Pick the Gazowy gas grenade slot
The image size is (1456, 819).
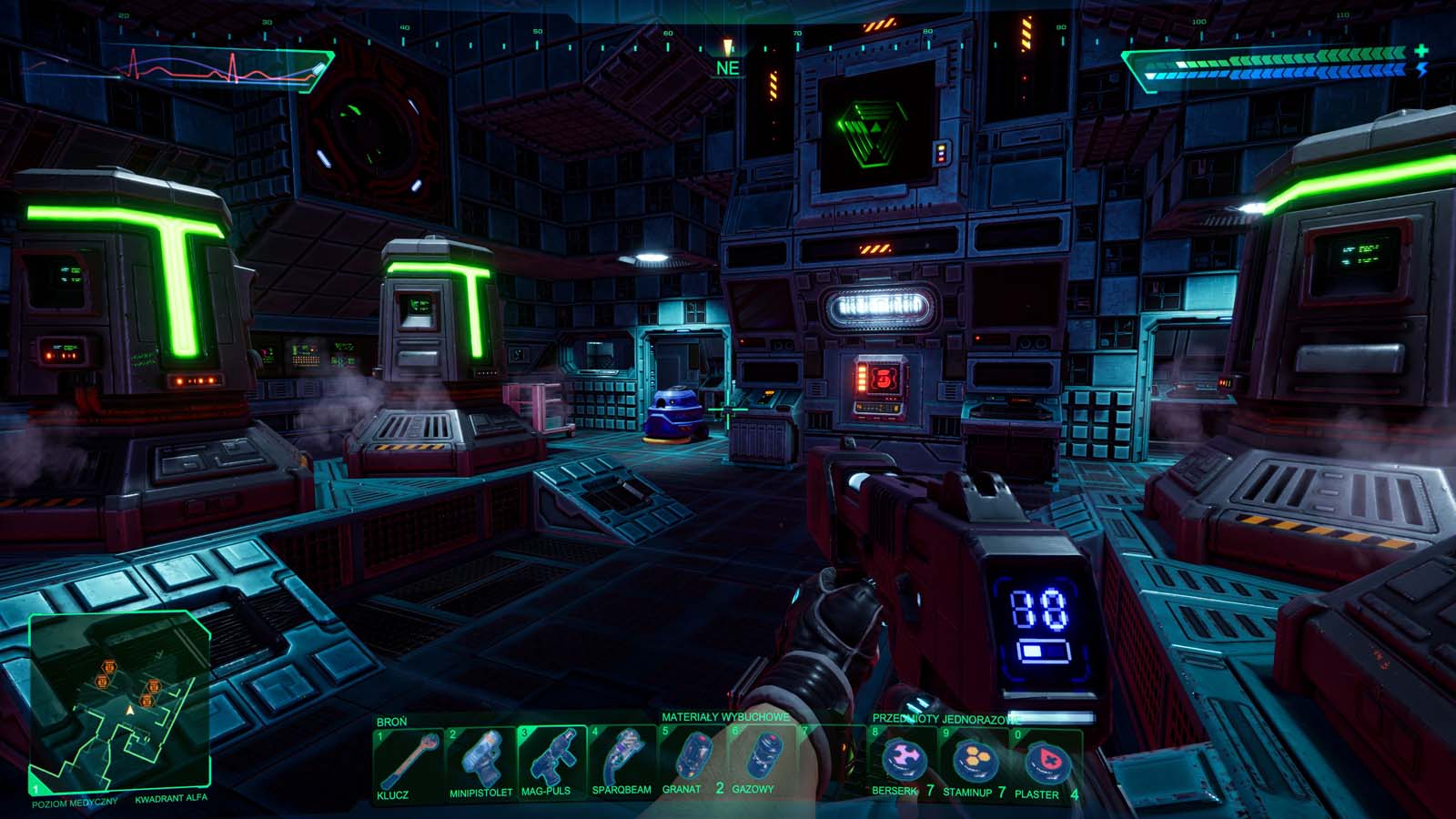[x=763, y=761]
